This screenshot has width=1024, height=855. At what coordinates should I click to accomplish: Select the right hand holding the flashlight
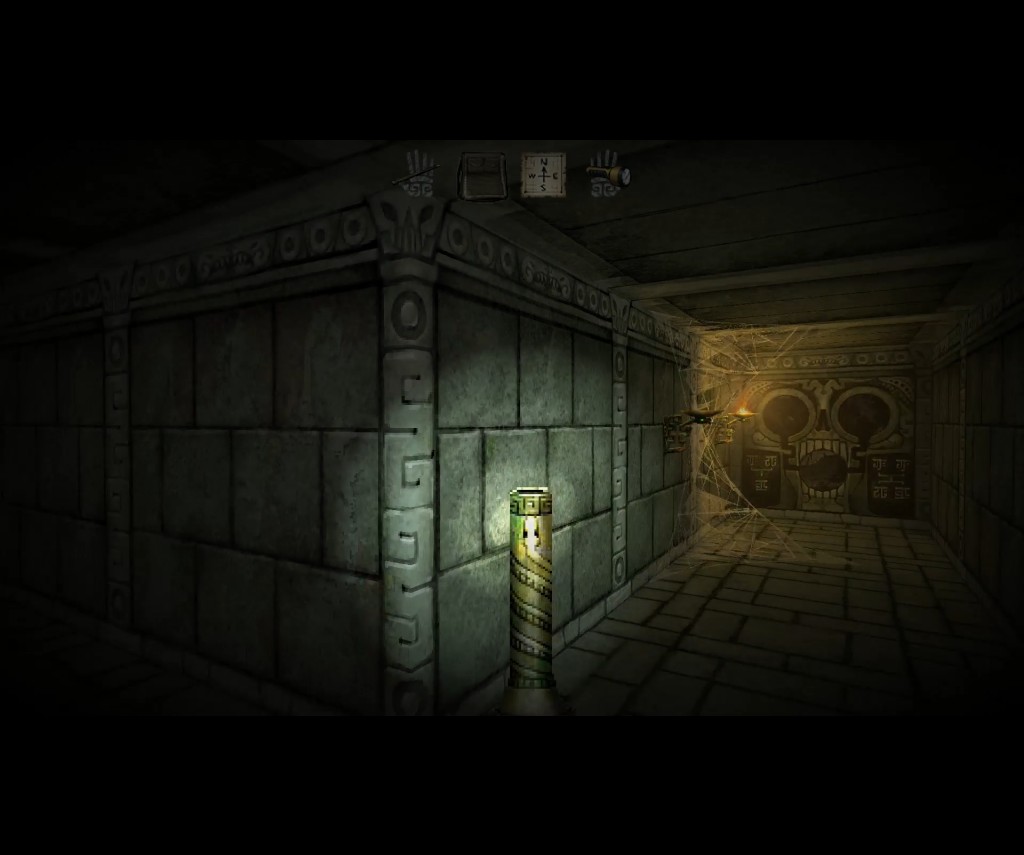point(606,174)
